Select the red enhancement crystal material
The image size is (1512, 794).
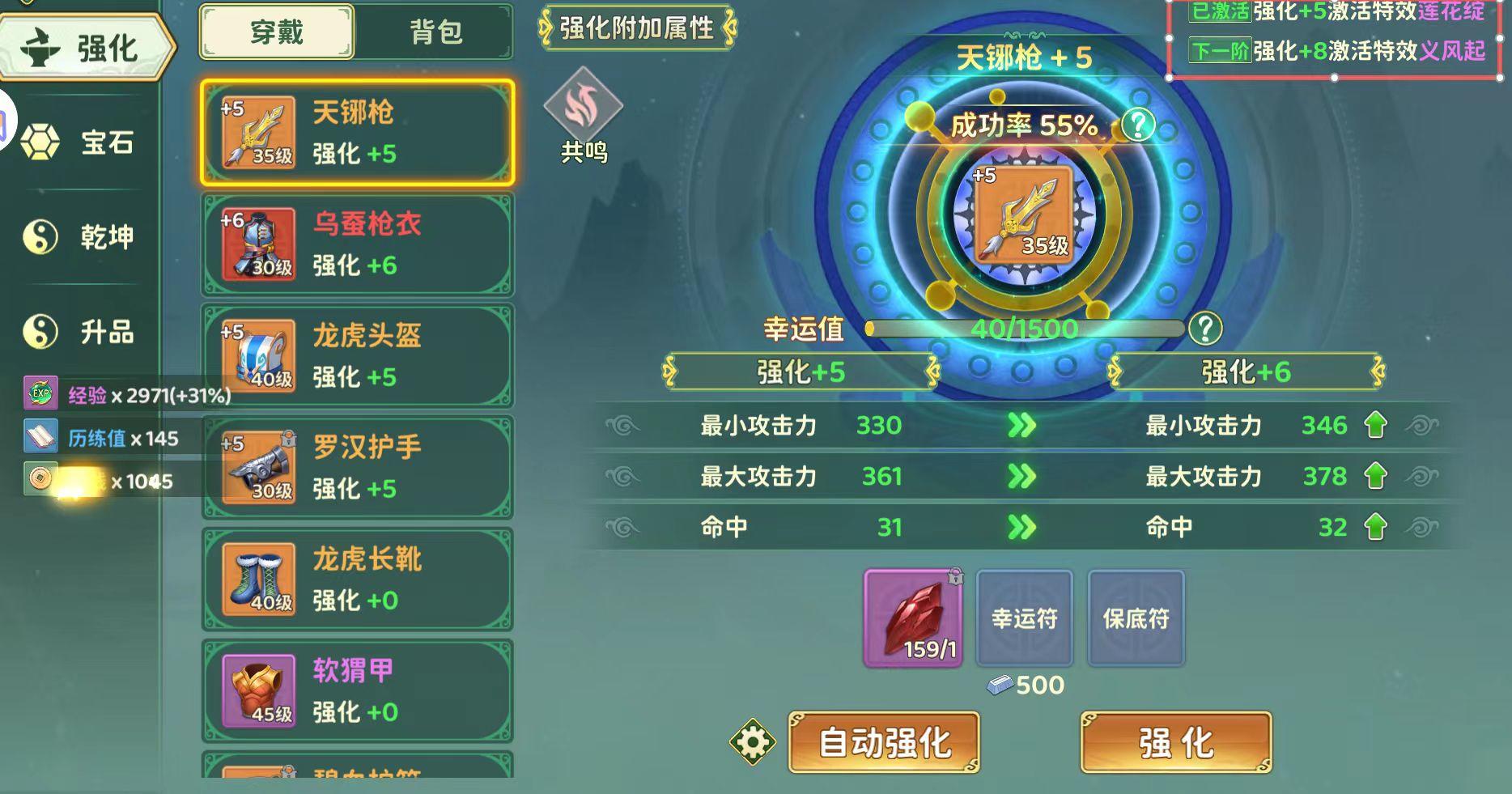coord(913,619)
